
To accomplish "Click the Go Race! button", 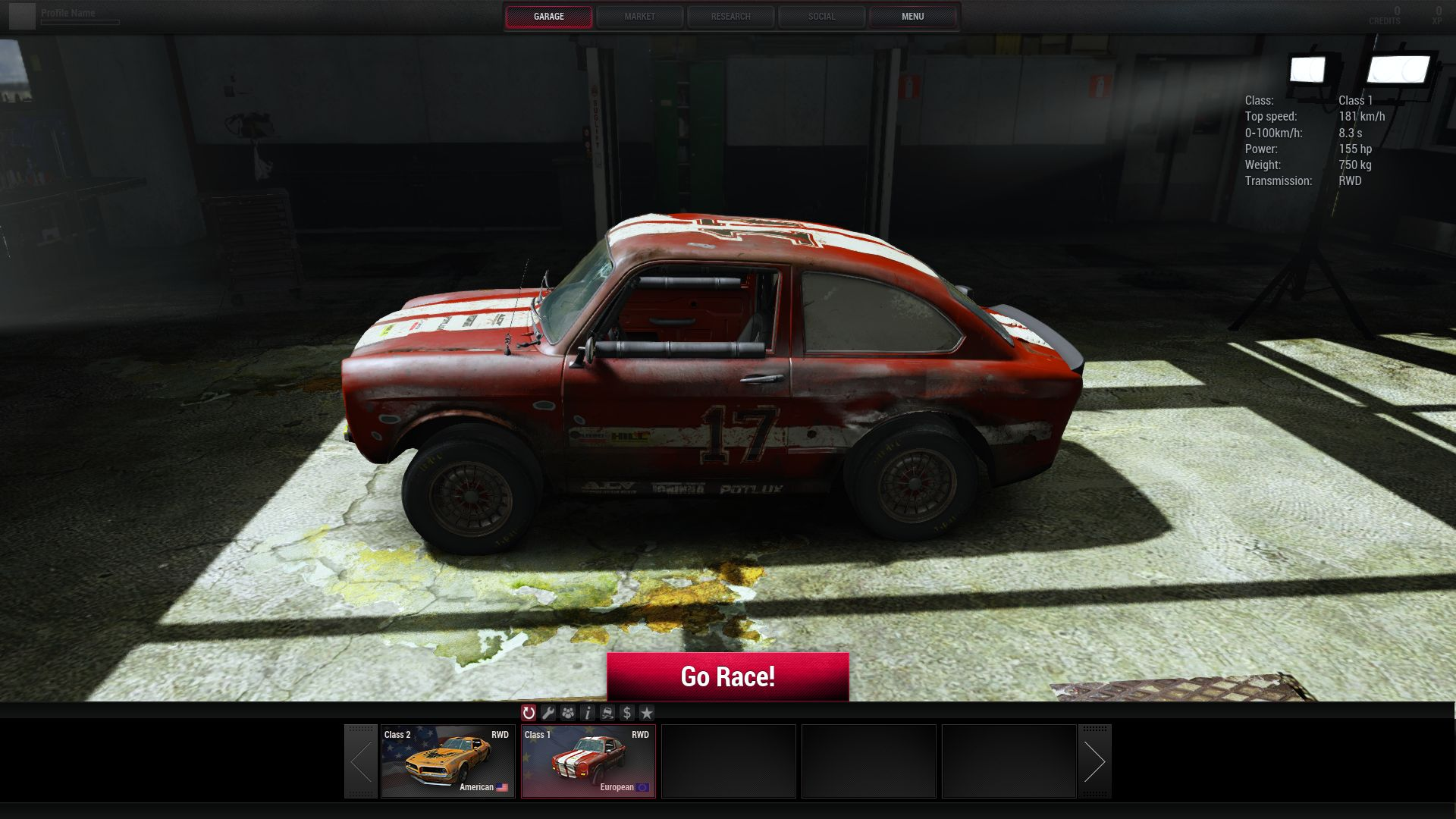I will point(727,676).
